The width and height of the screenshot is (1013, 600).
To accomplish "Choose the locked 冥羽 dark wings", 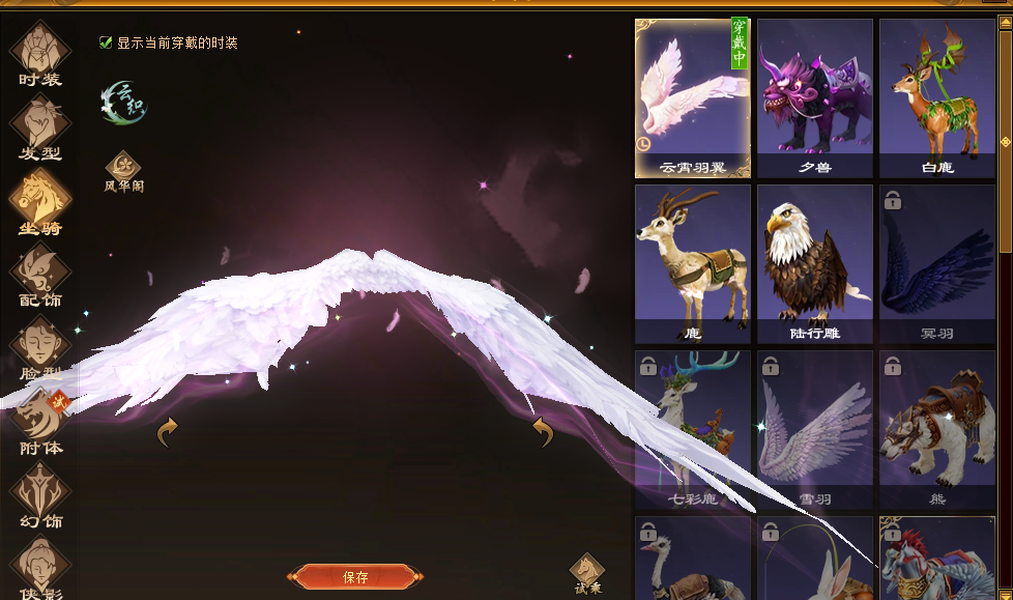I will click(x=937, y=264).
